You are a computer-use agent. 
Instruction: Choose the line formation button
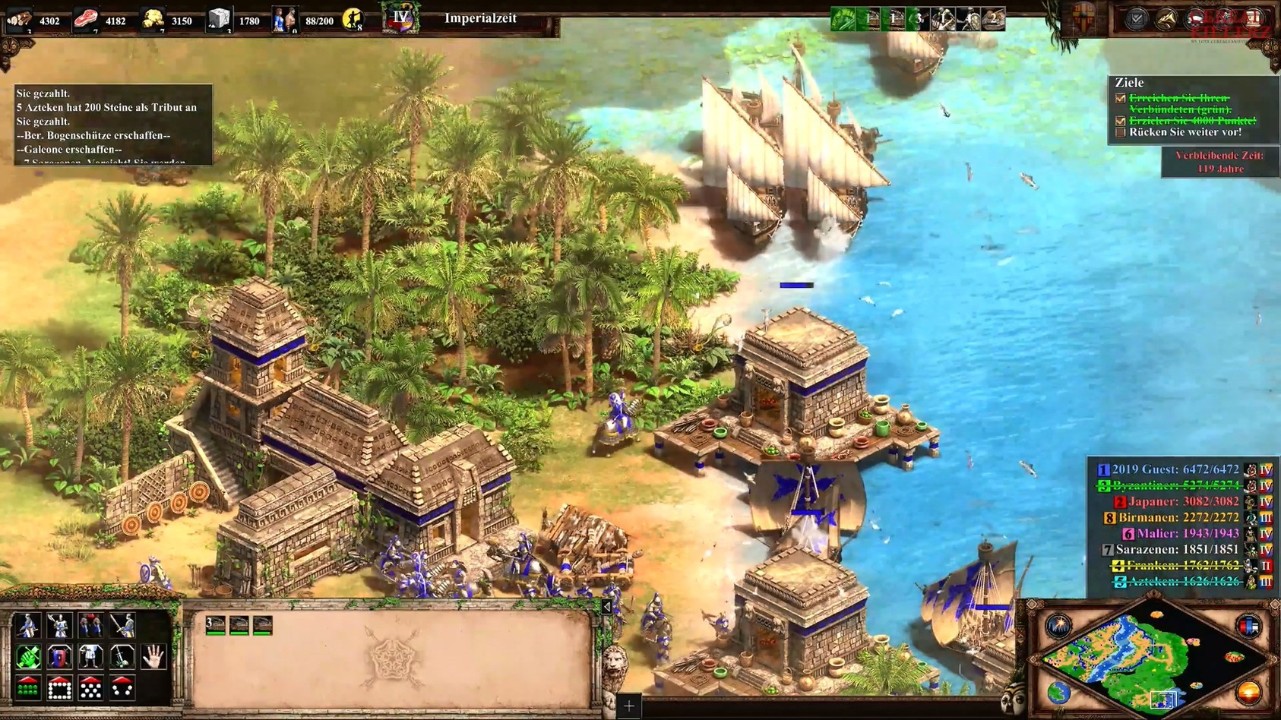point(28,688)
